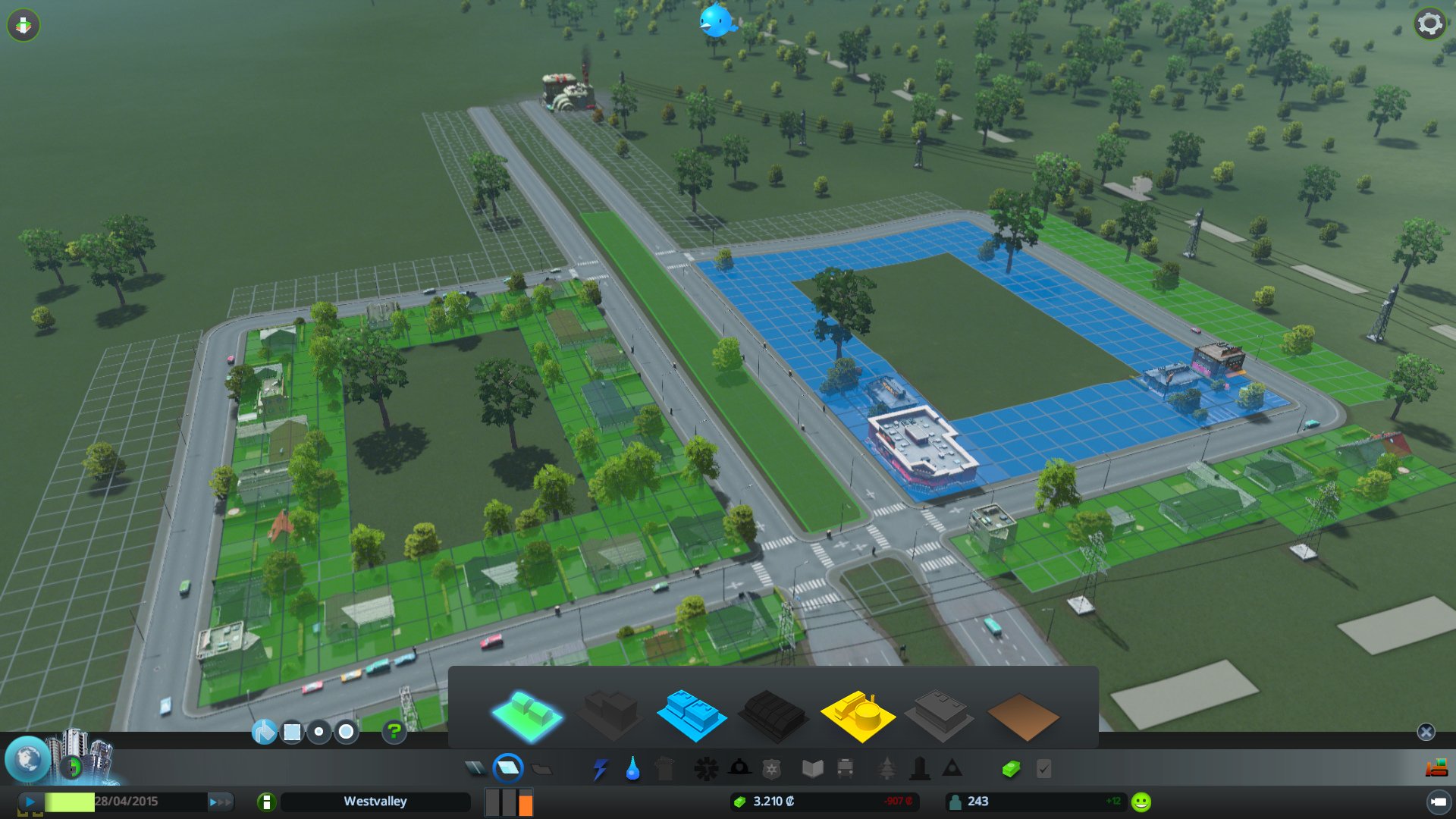The width and height of the screenshot is (1456, 819).
Task: Switch to the Roads toolbar tab
Action: (476, 768)
